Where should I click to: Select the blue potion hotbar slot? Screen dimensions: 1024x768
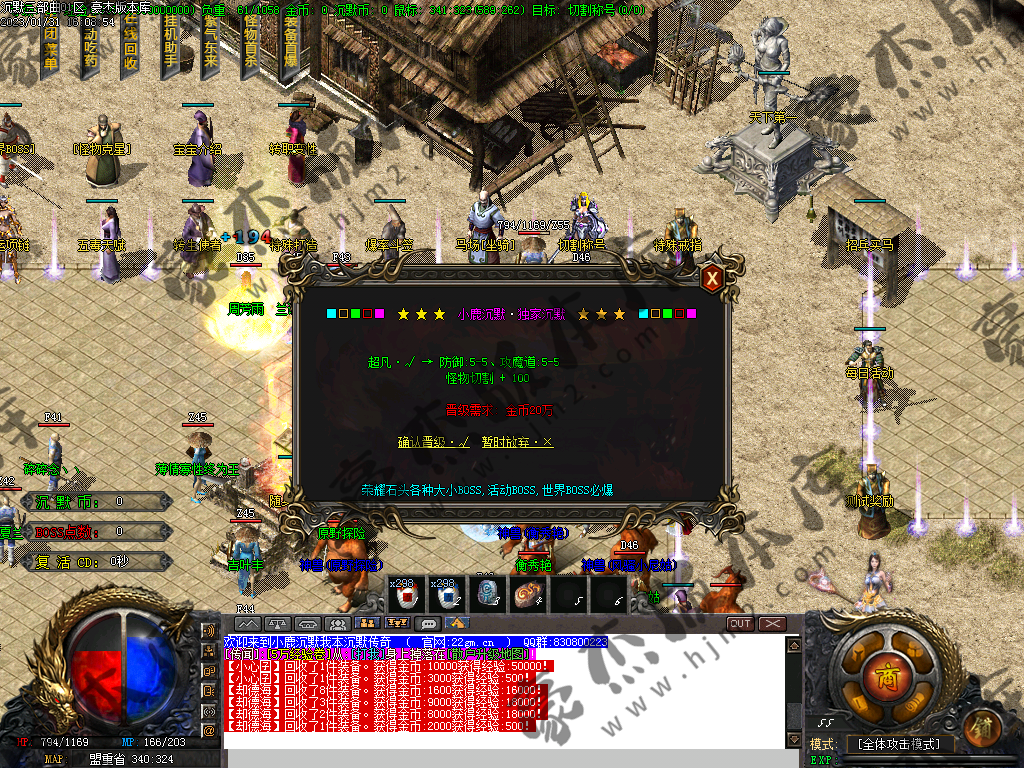point(446,596)
